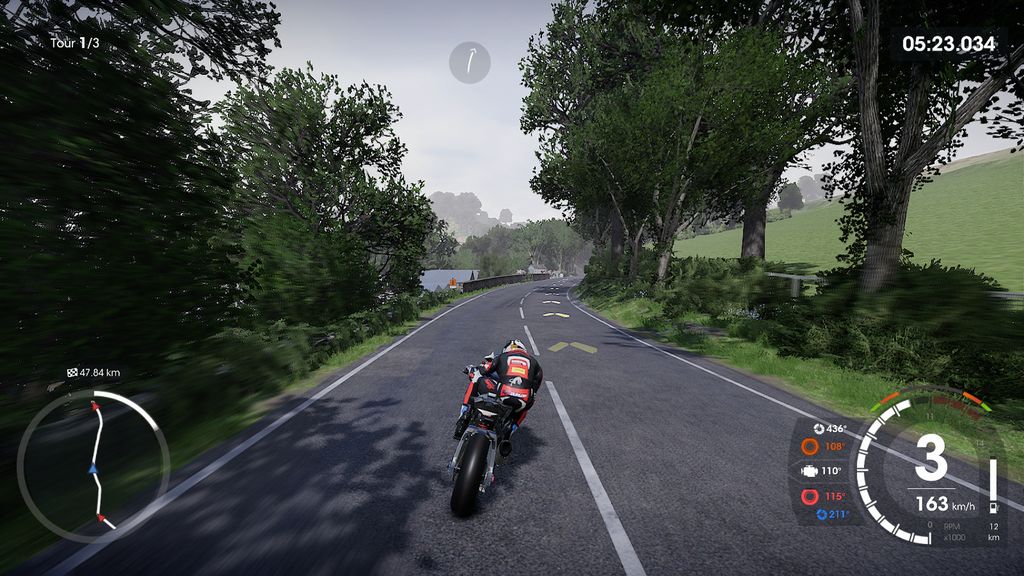Click the engine temperature icon
The image size is (1024, 576).
pyautogui.click(x=808, y=470)
